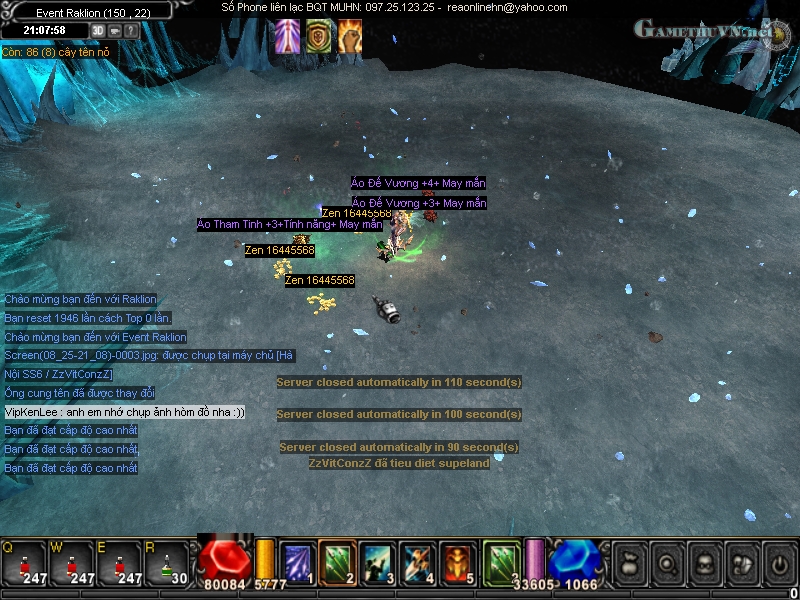Open the character helmet button
Screen dimensions: 800x600
coord(704,565)
